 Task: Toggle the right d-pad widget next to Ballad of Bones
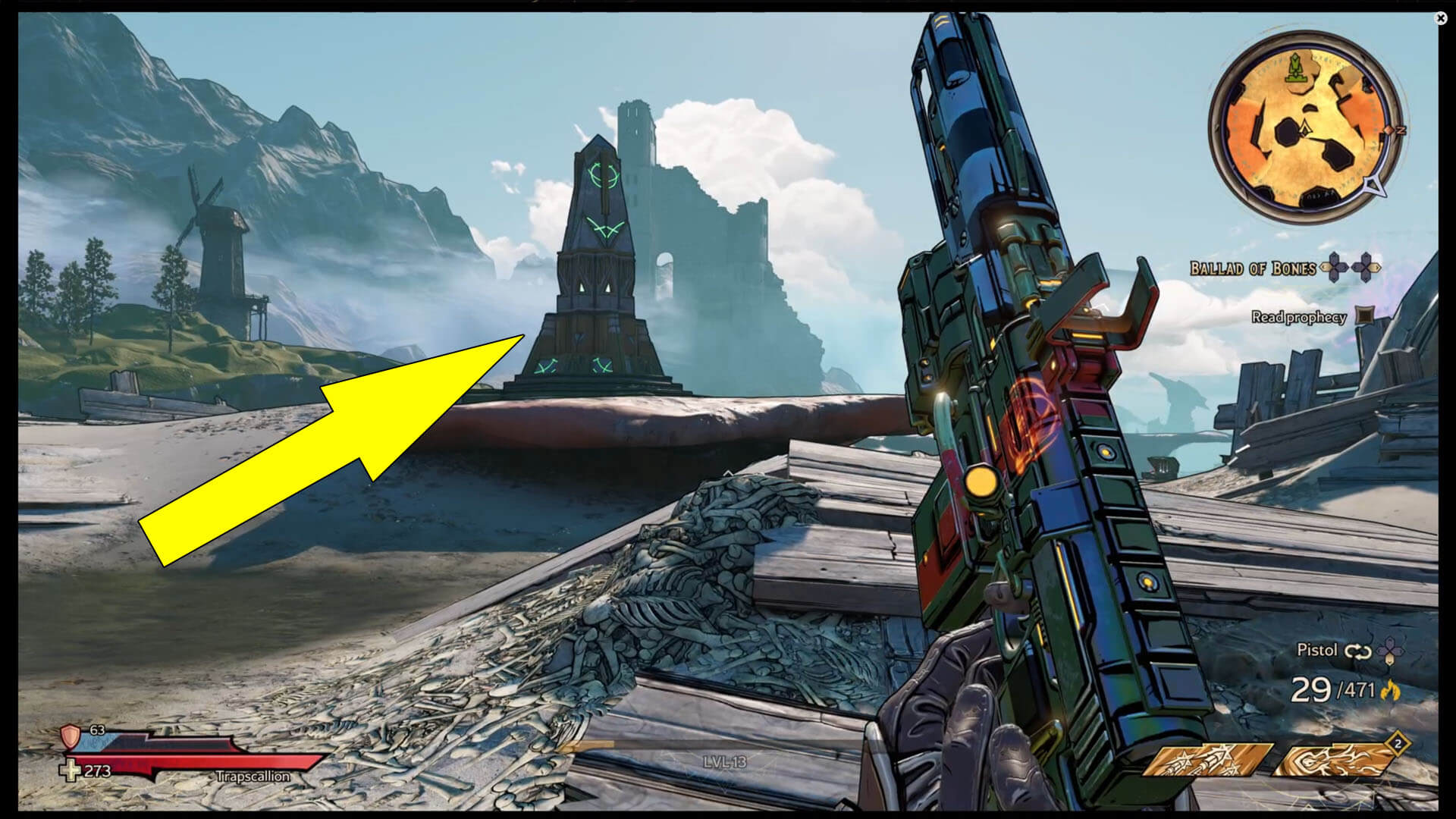(x=1366, y=268)
